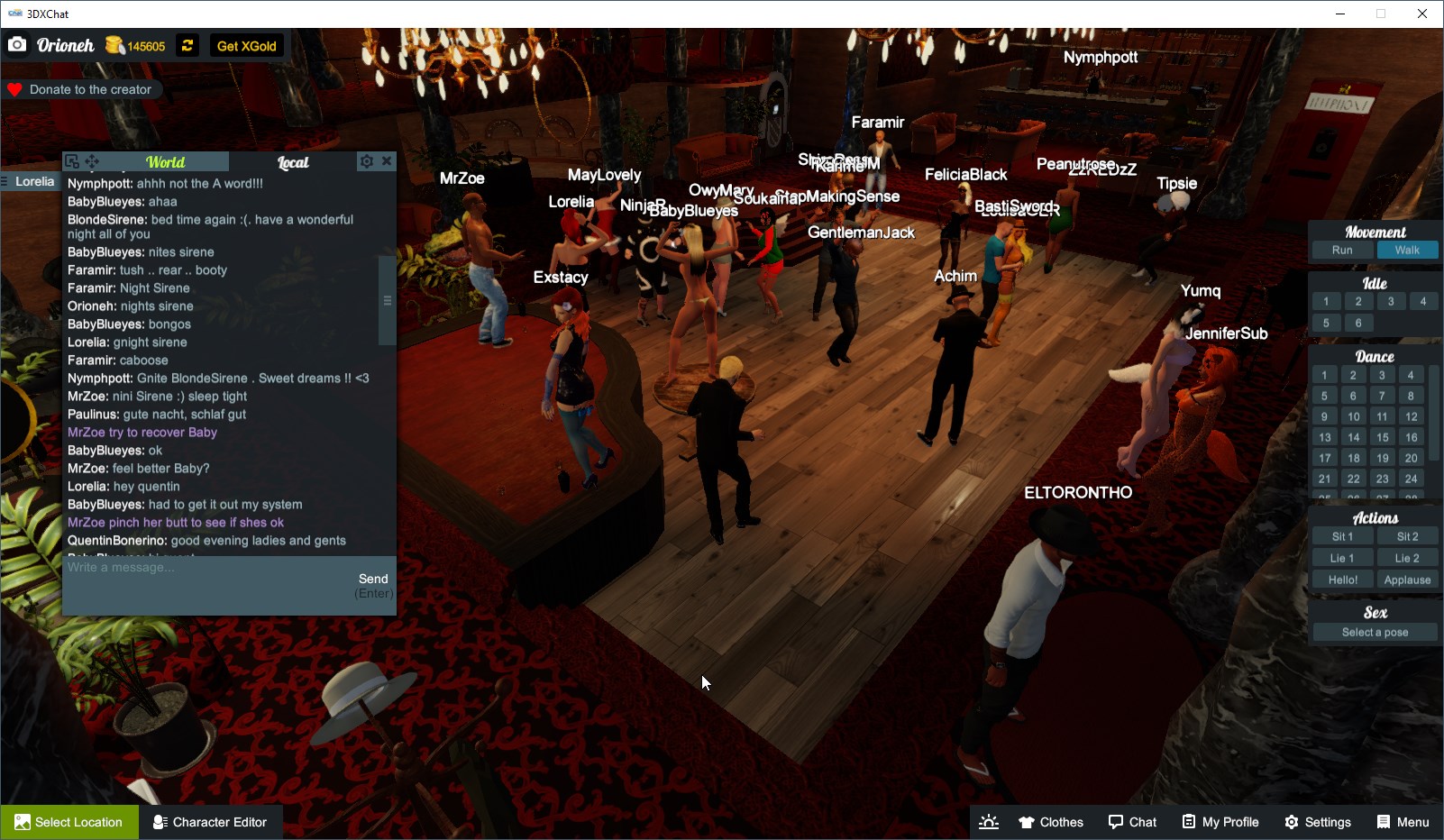Viewport: 1444px width, 840px height.
Task: Click the move icon on the chat window
Action: pos(92,160)
